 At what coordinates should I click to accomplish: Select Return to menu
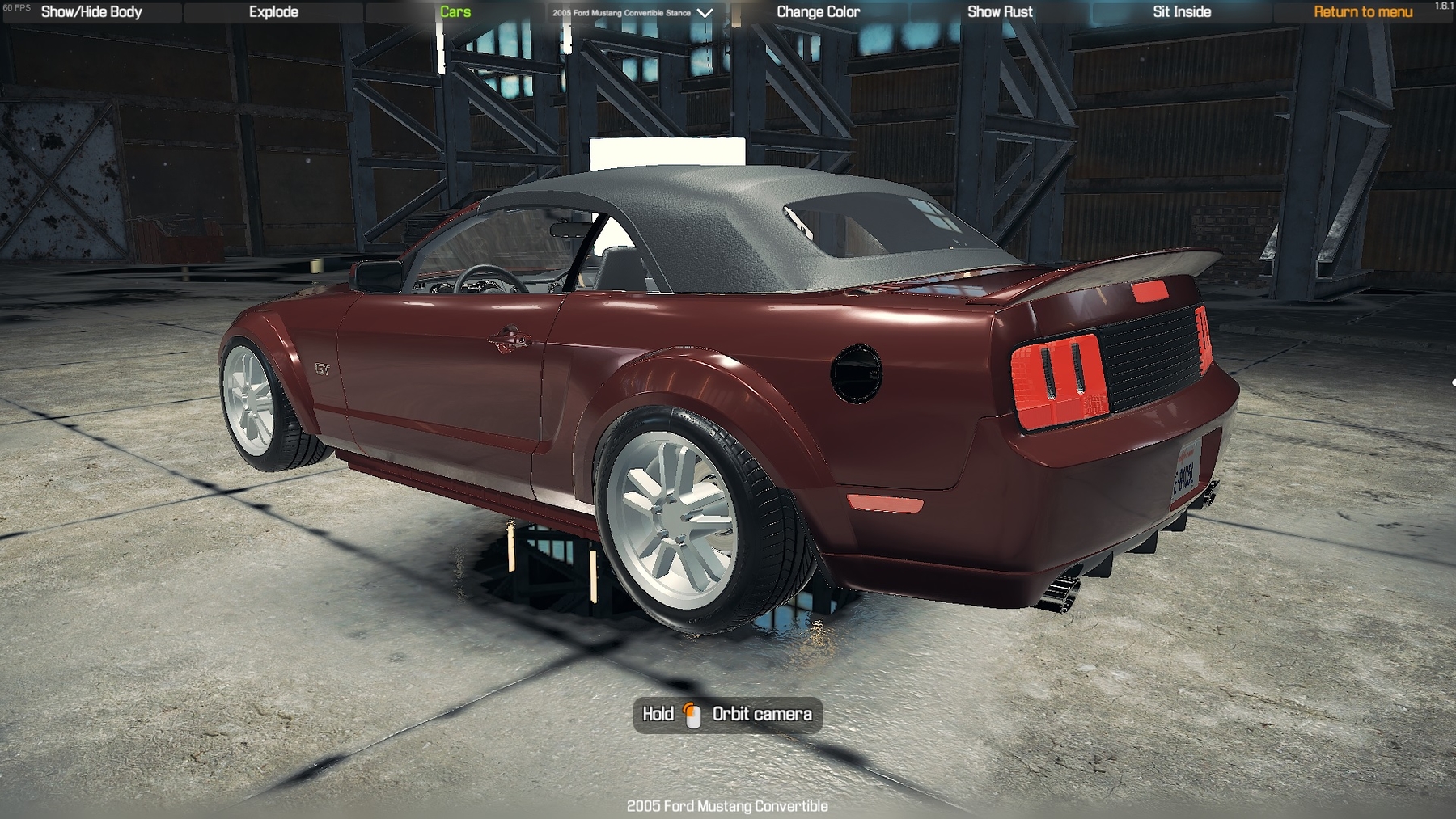point(1363,12)
